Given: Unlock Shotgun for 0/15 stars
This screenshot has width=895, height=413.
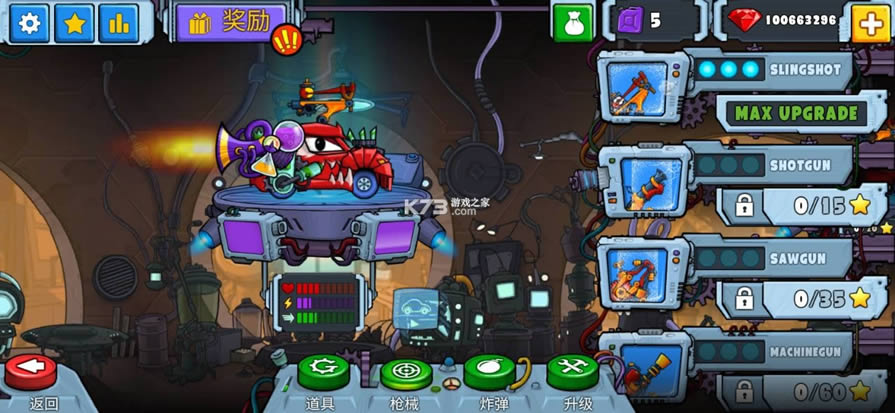Looking at the screenshot, I should click(x=797, y=206).
